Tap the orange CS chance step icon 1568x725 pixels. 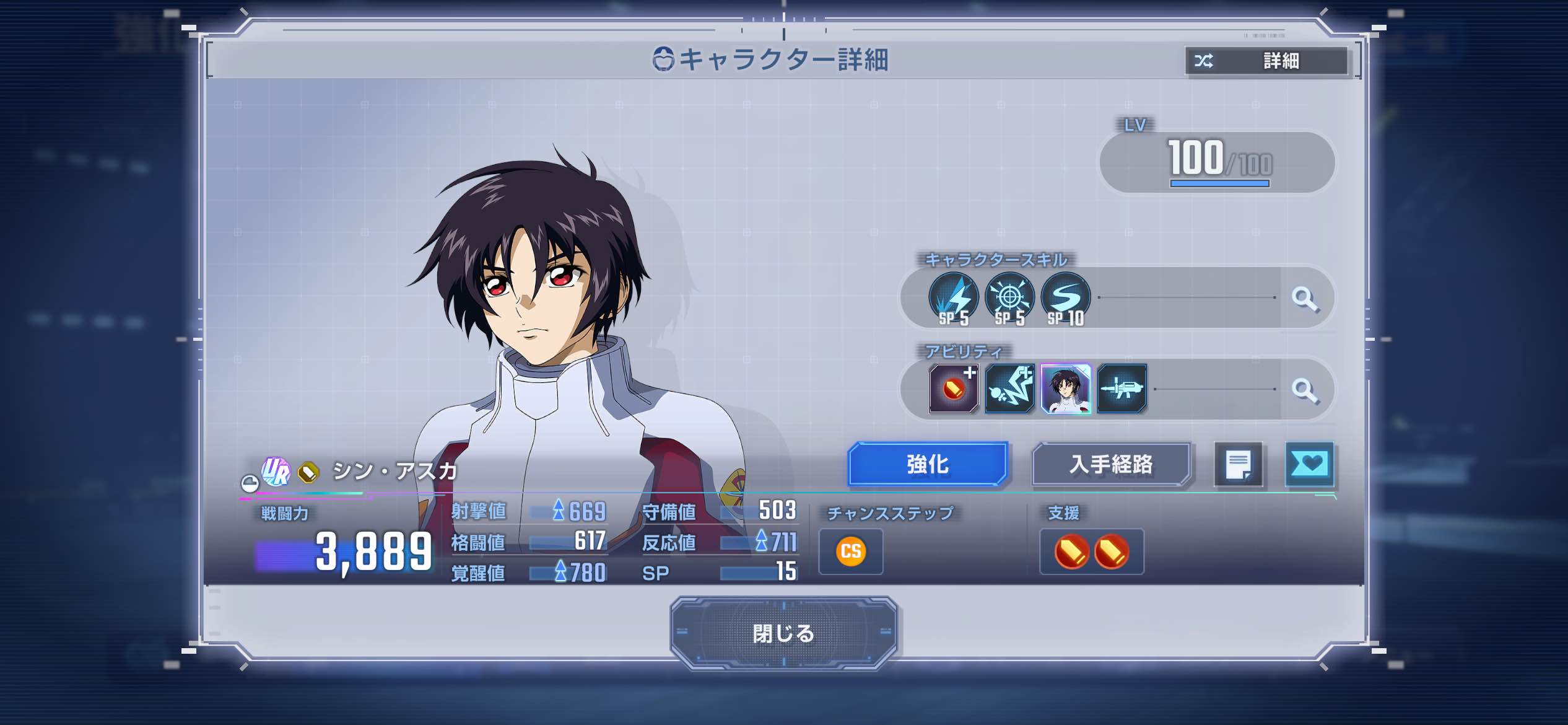click(x=851, y=551)
